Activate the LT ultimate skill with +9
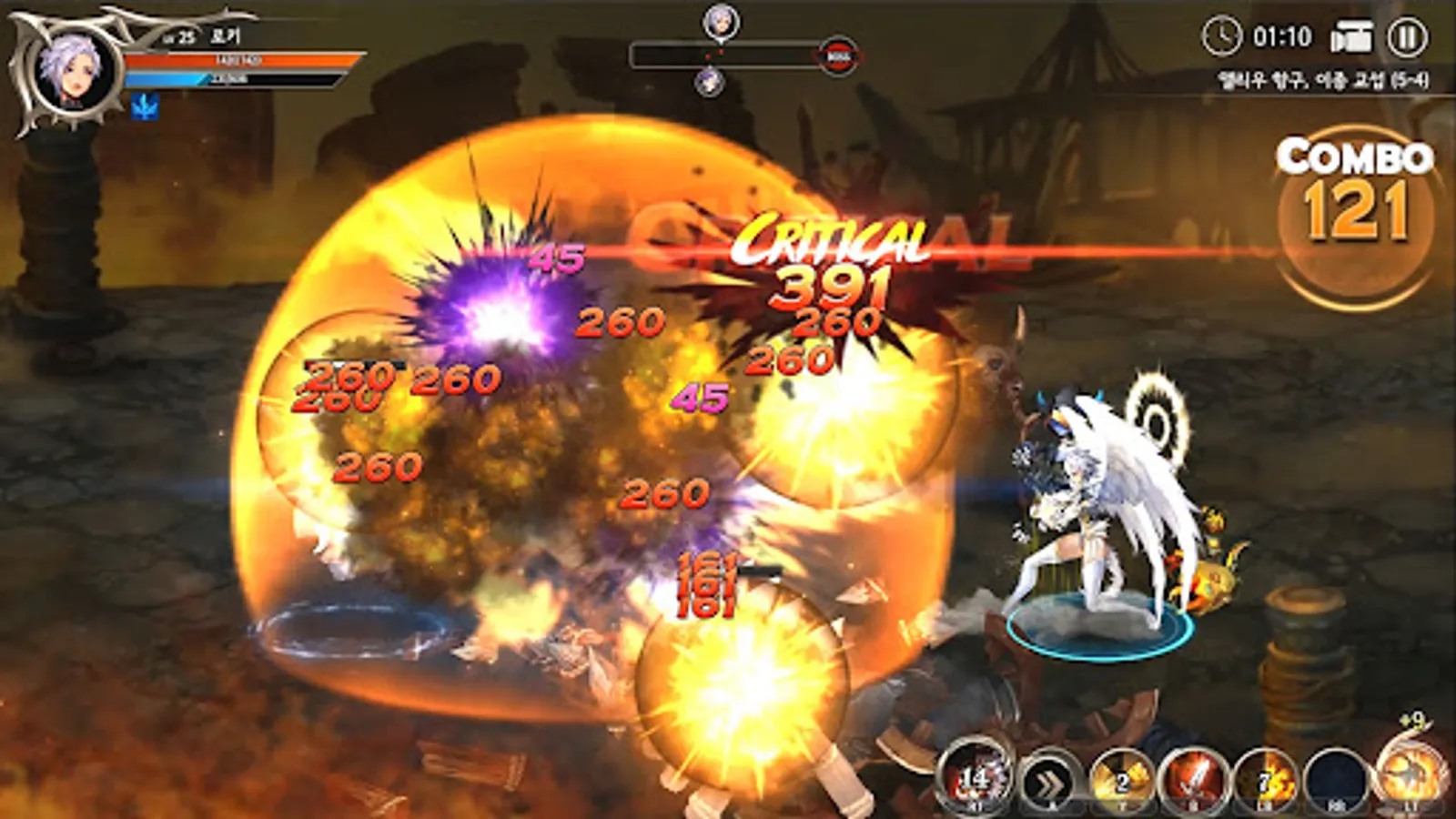The width and height of the screenshot is (1456, 819). (1409, 778)
